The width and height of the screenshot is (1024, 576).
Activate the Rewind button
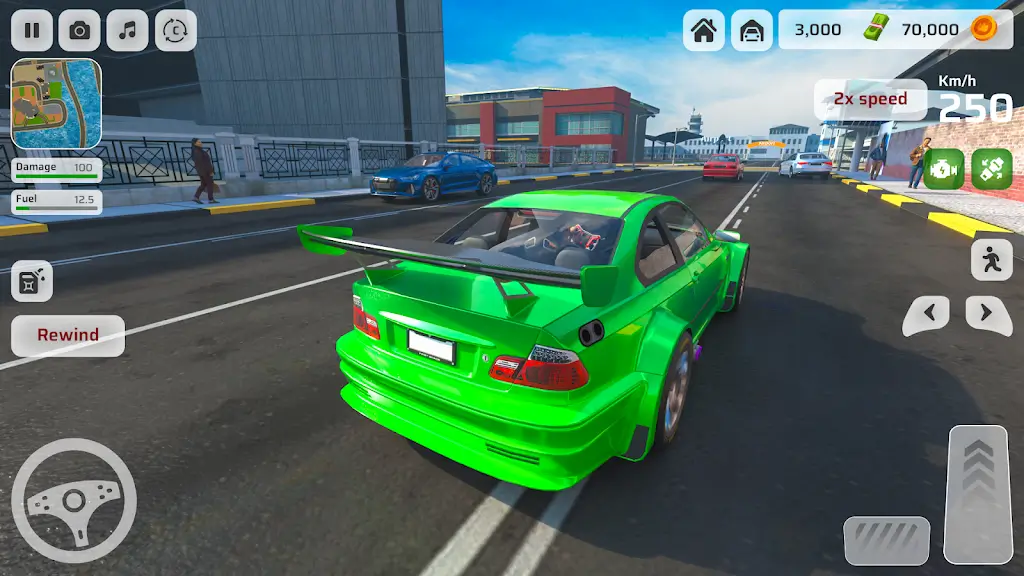point(68,335)
